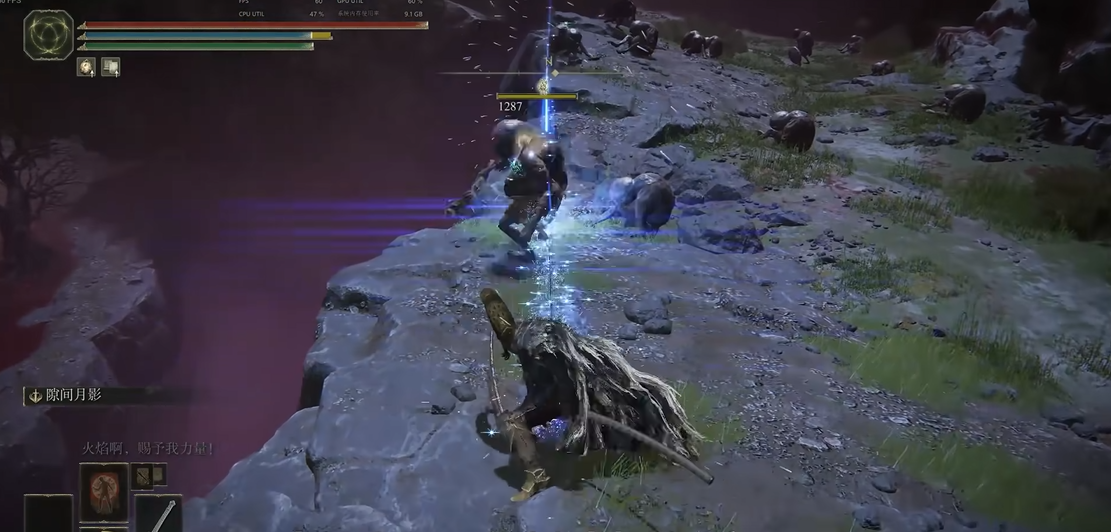Select the grey double-card buff status icon
Screen dimensions: 1111x532
[x=110, y=67]
